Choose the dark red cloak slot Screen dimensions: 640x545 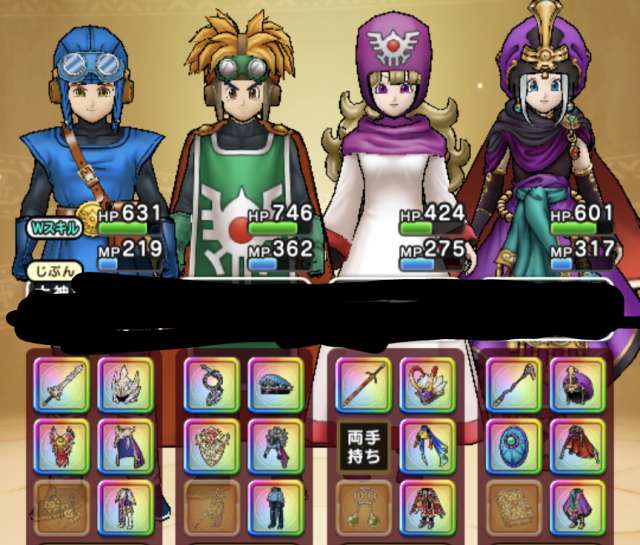pos(577,445)
